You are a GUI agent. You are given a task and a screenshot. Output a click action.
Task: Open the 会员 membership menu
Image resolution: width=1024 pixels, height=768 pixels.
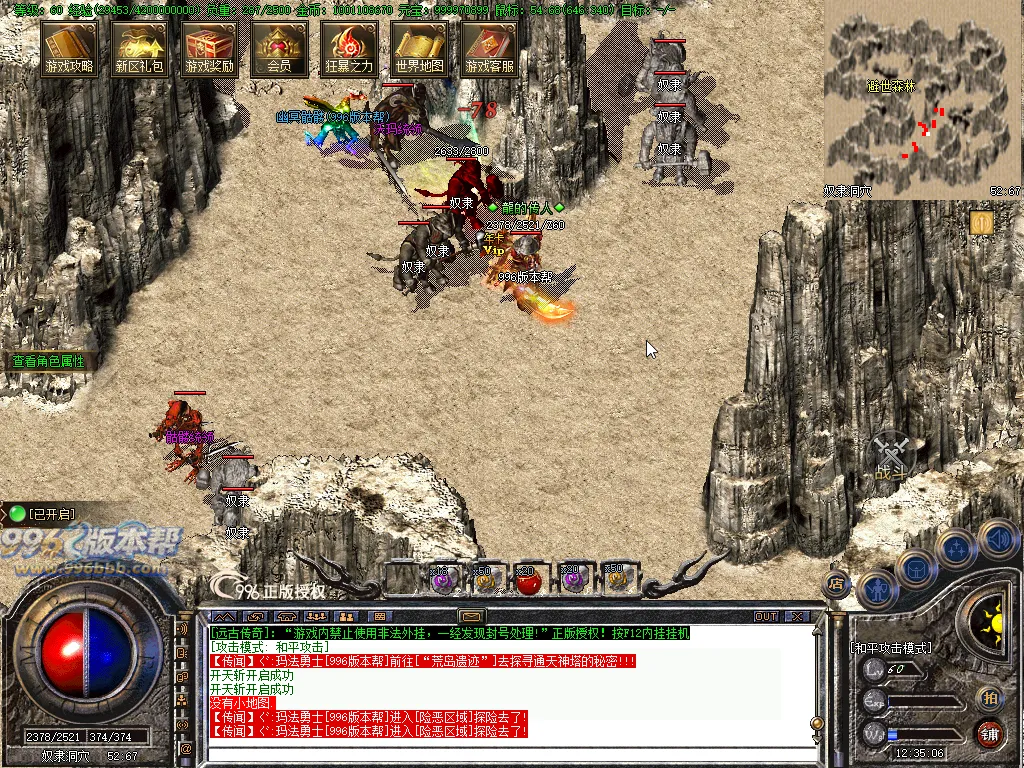click(279, 48)
